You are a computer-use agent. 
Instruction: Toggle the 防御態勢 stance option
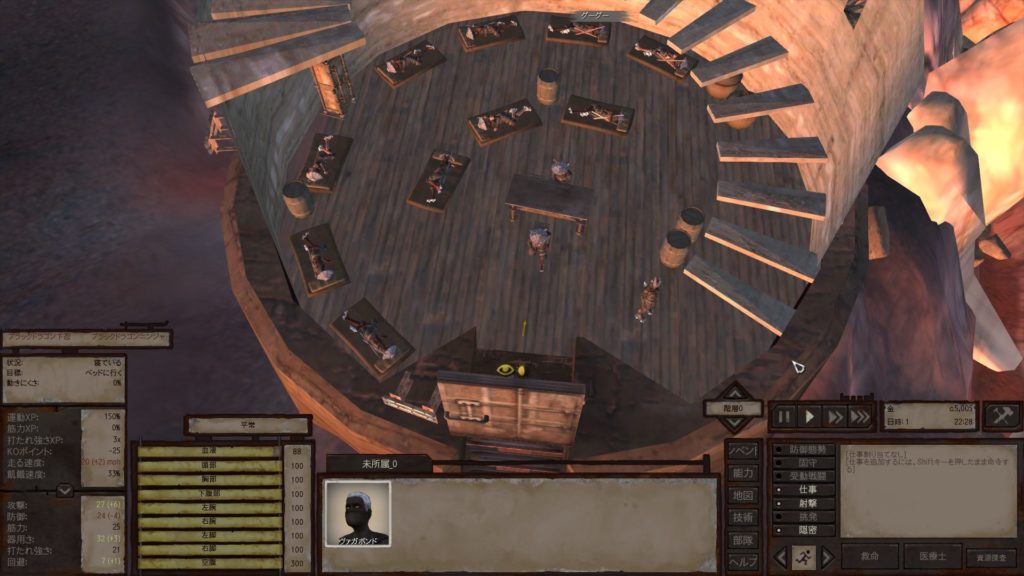tap(803, 451)
